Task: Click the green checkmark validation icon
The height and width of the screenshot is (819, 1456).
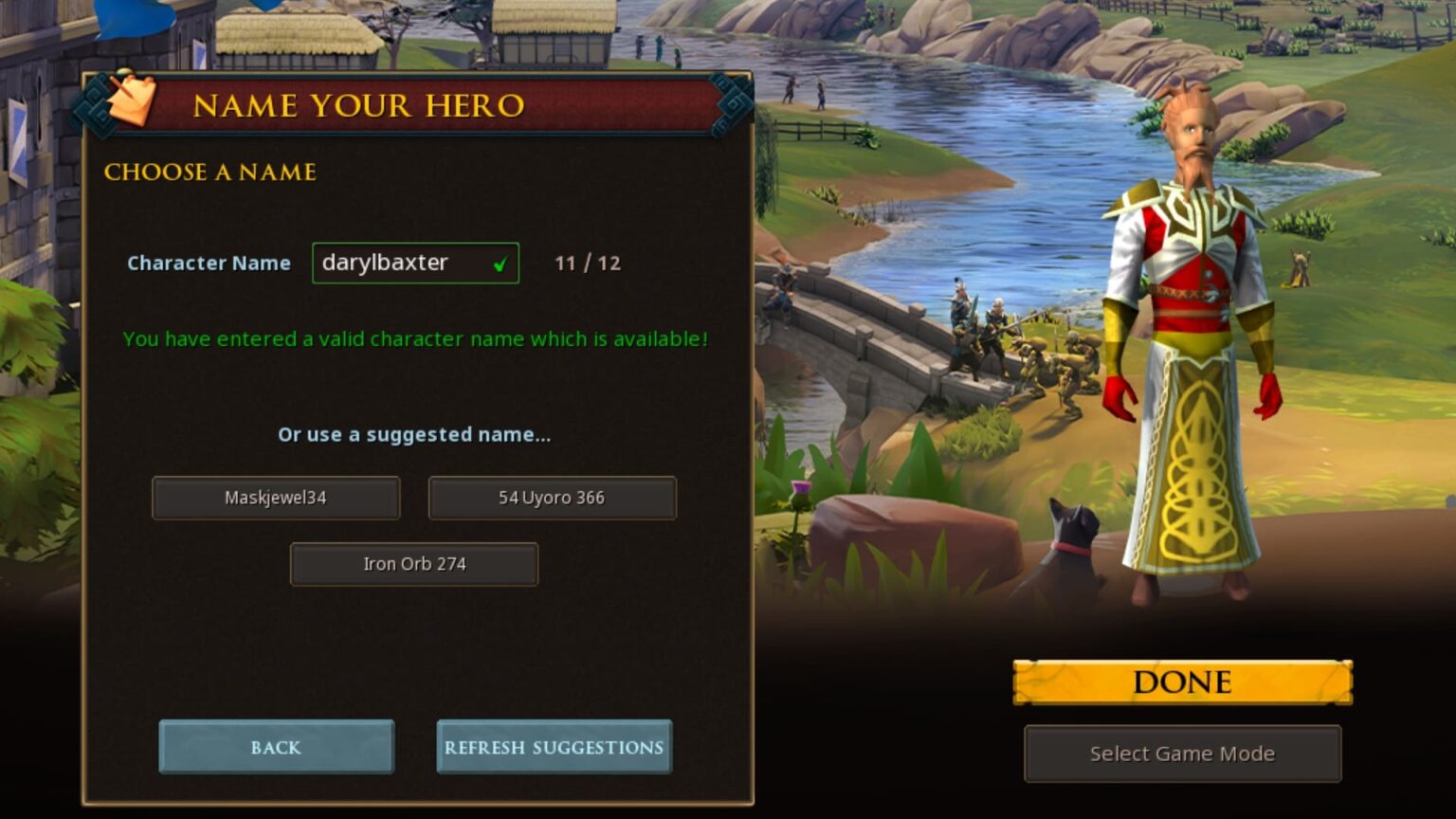Action: click(502, 264)
